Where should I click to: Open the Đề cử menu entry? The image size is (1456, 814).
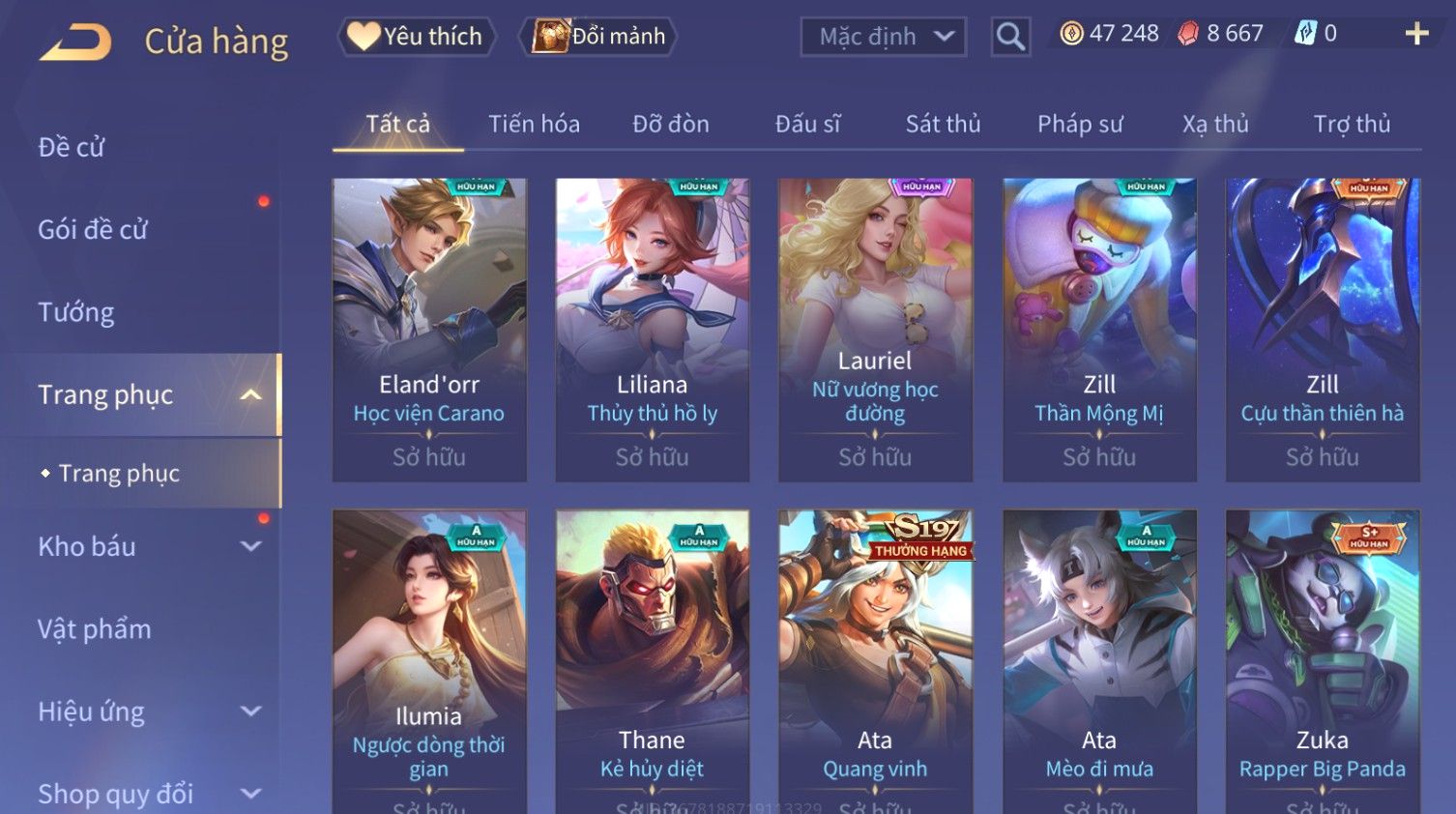[72, 147]
